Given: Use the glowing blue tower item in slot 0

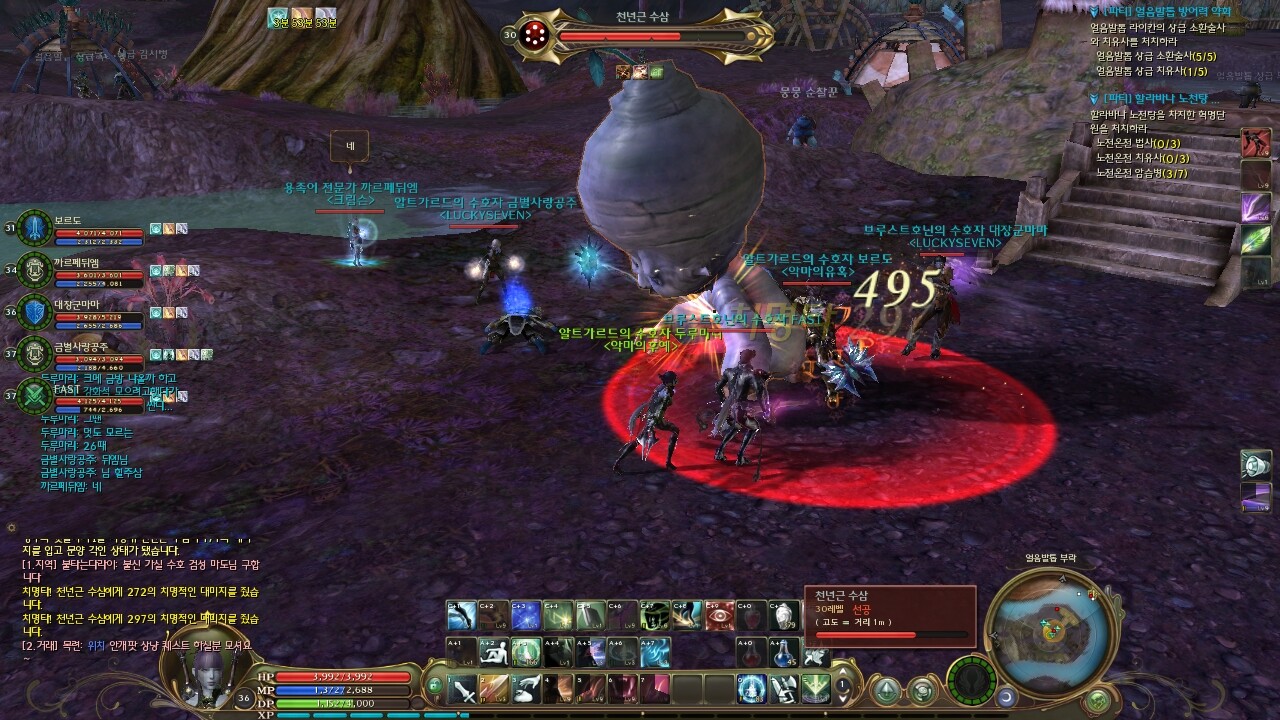Looking at the screenshot, I should click(752, 688).
